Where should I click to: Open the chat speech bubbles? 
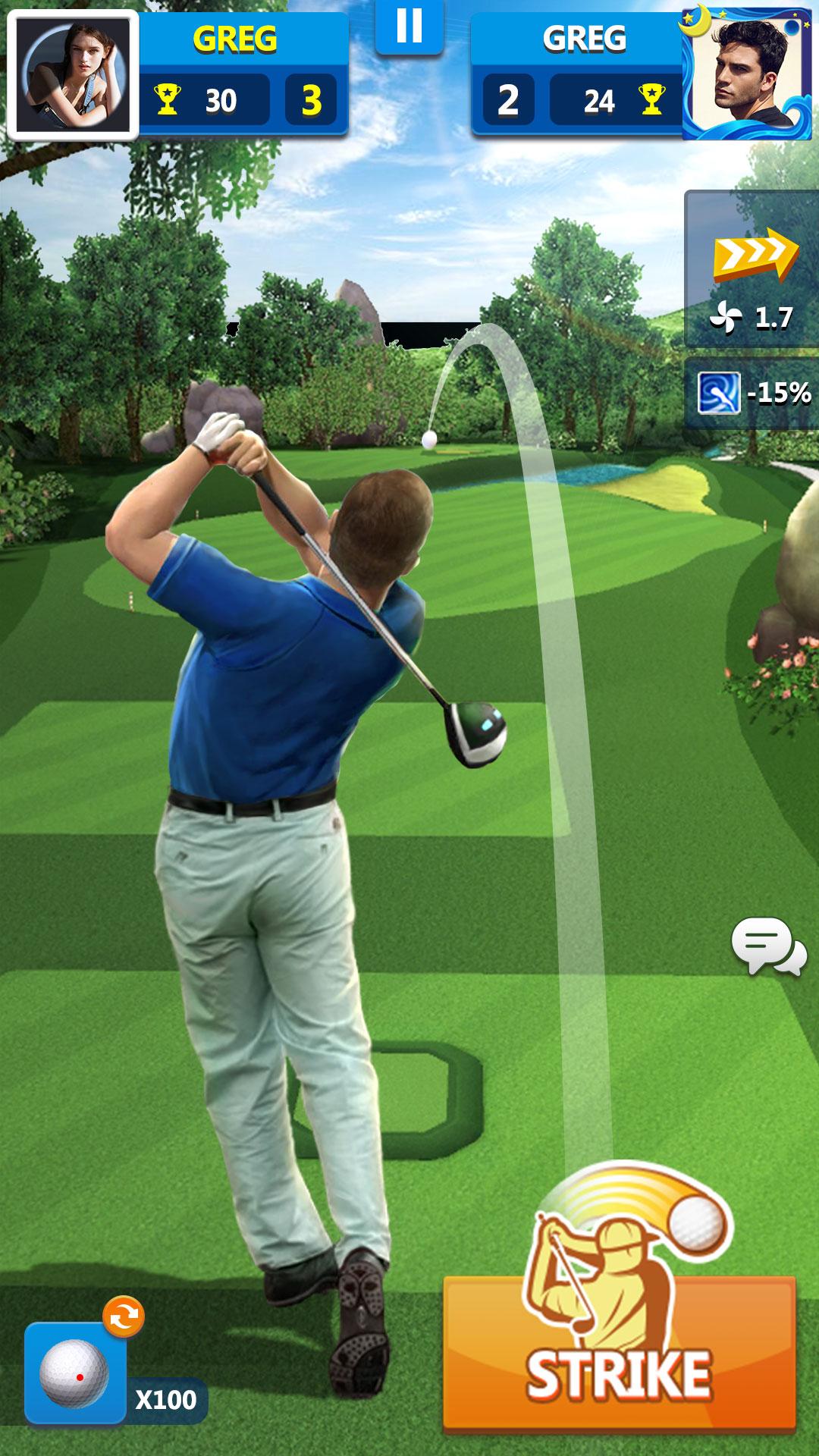[x=768, y=946]
